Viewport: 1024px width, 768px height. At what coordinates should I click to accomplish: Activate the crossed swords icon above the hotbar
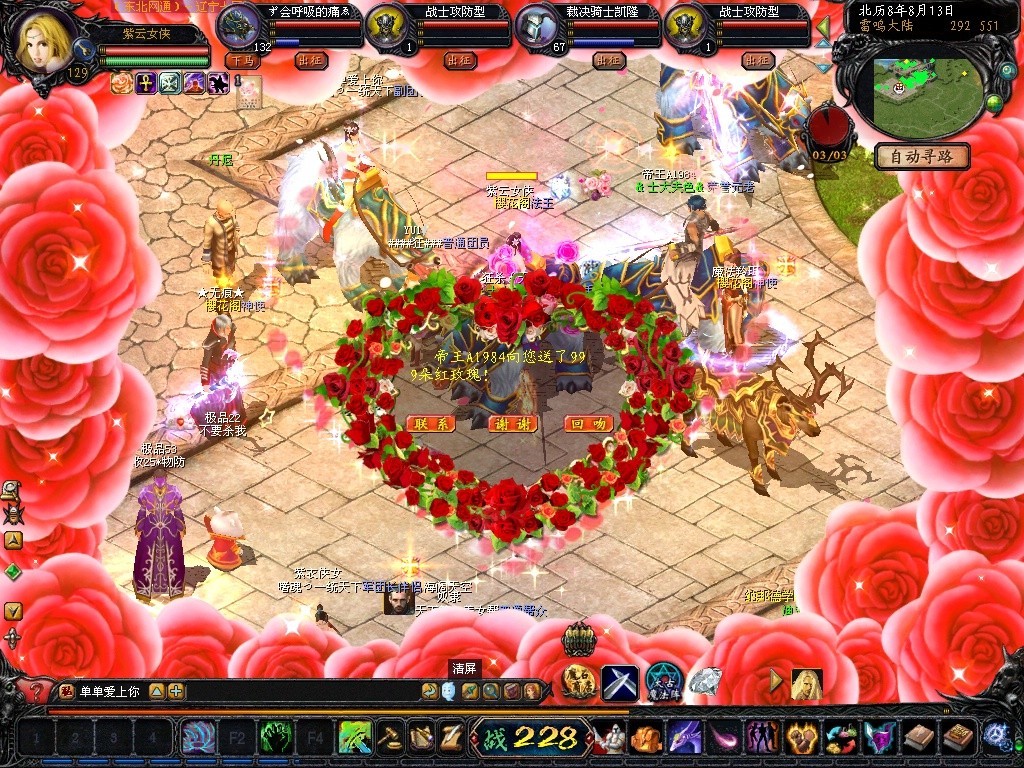point(619,682)
